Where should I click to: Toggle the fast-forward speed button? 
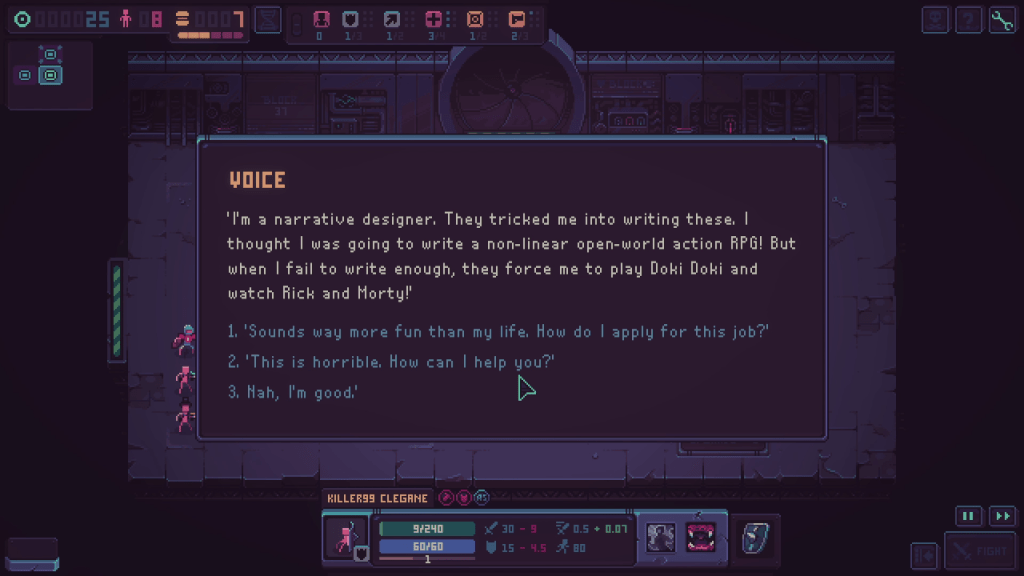1002,516
